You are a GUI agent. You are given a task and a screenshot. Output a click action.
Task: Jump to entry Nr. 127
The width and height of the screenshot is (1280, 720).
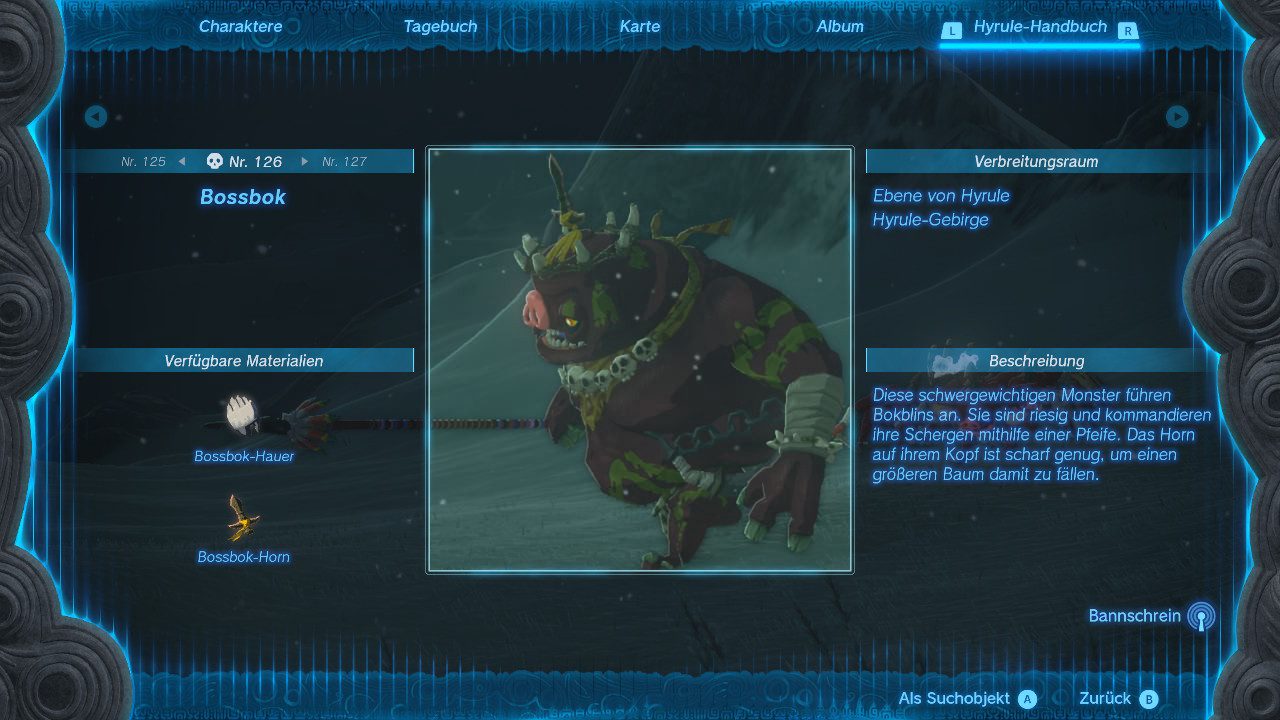coord(344,161)
